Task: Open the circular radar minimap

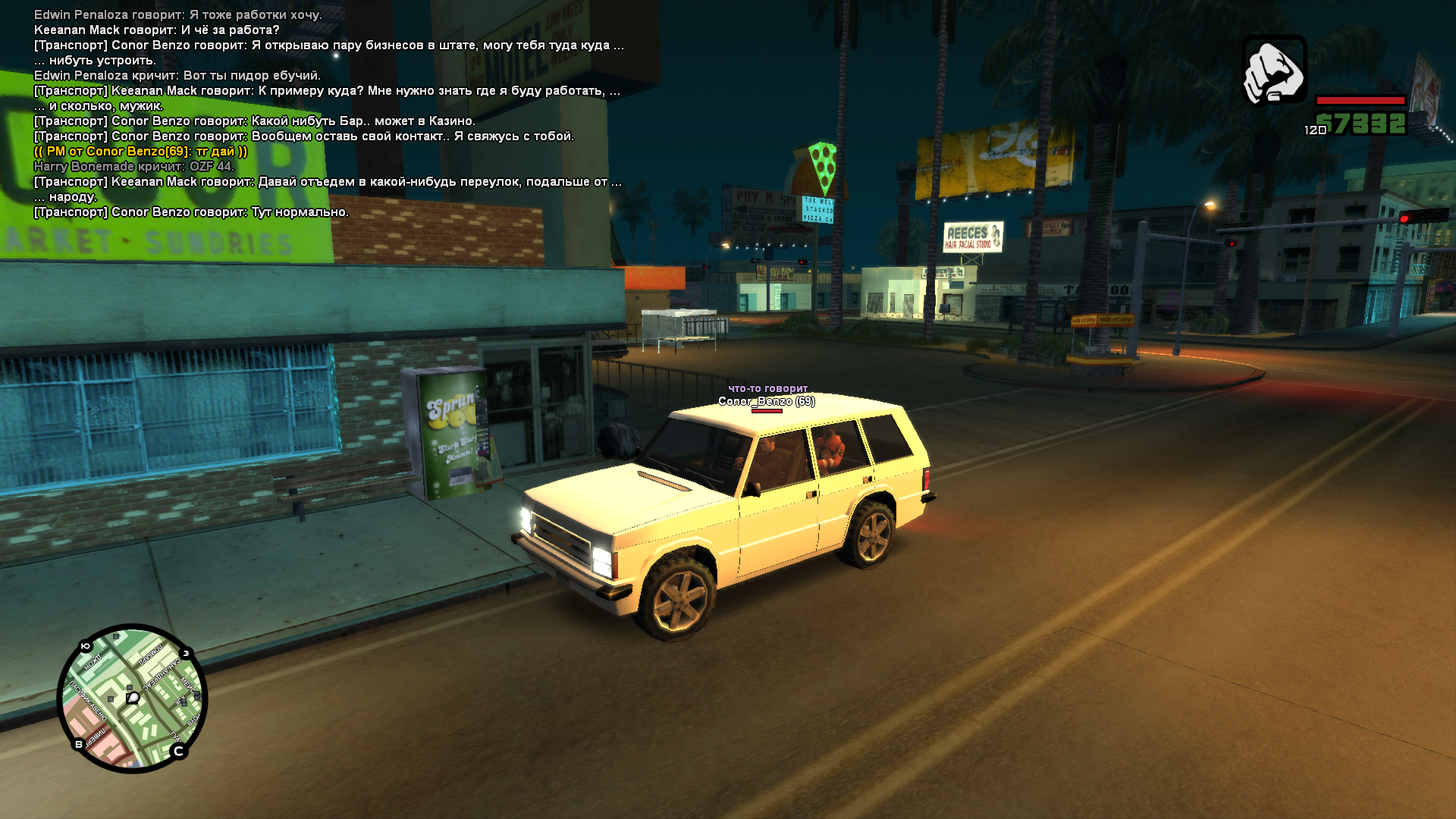Action: 133,698
